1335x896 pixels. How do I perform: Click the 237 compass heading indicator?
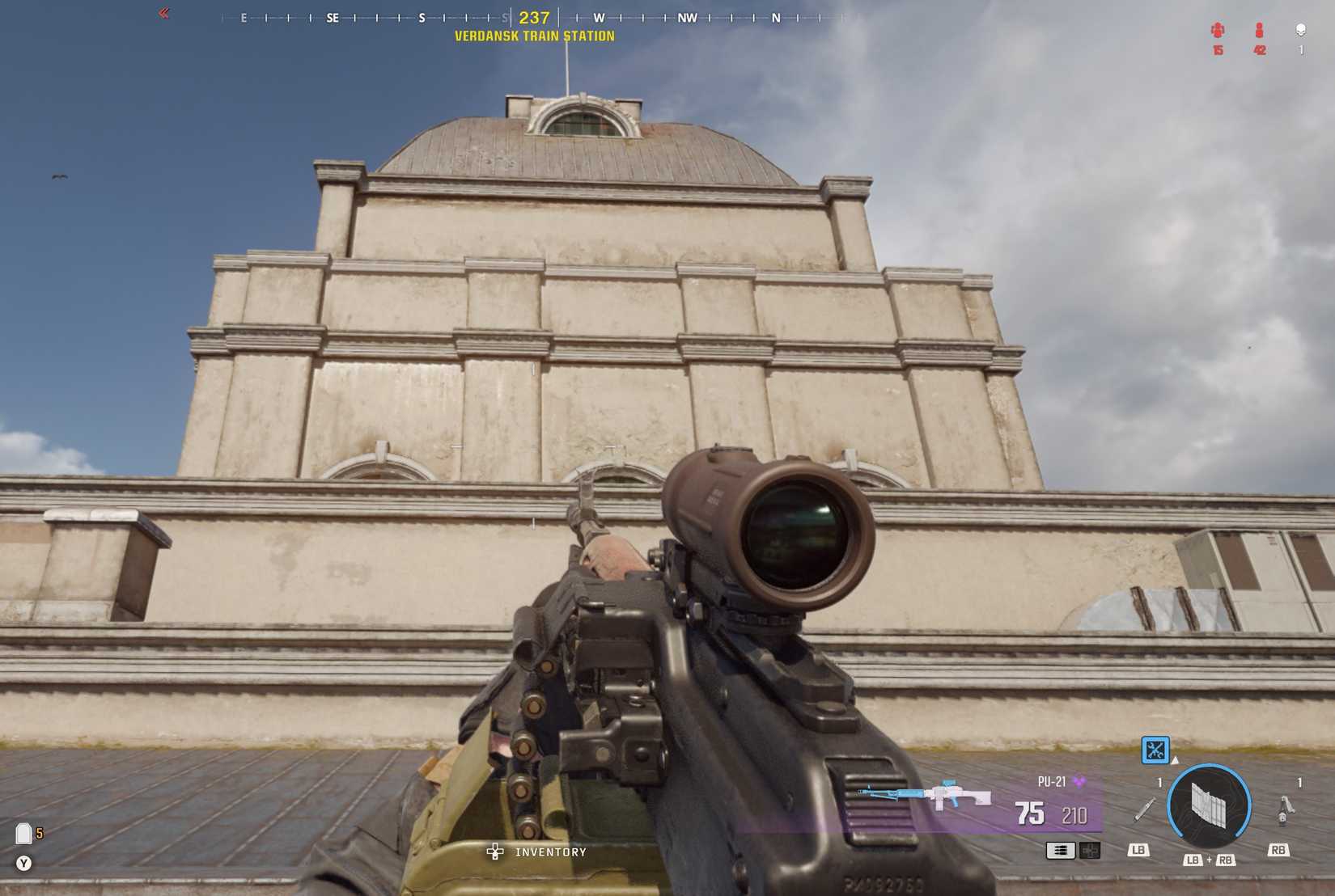534,16
